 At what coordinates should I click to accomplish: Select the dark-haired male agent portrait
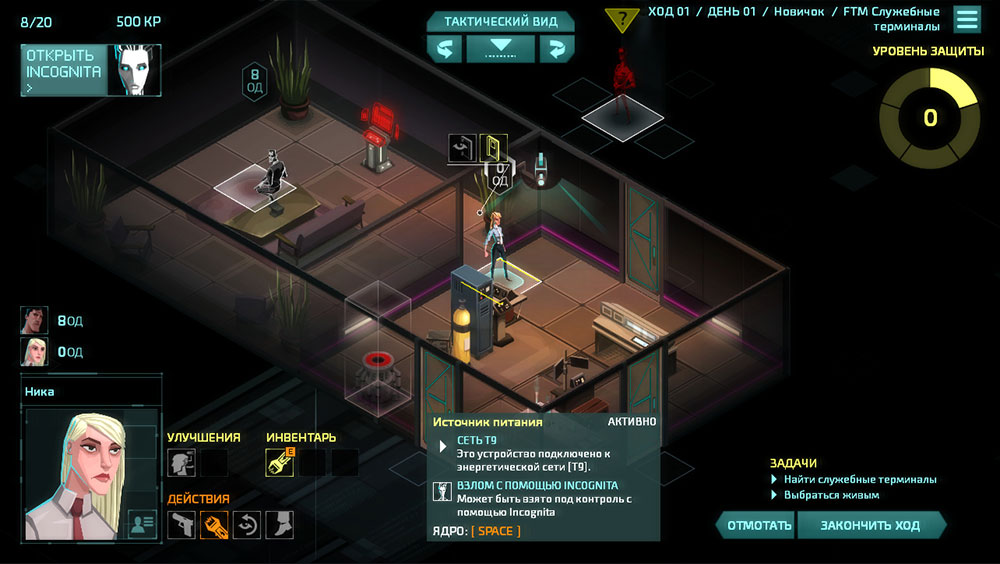tap(34, 321)
